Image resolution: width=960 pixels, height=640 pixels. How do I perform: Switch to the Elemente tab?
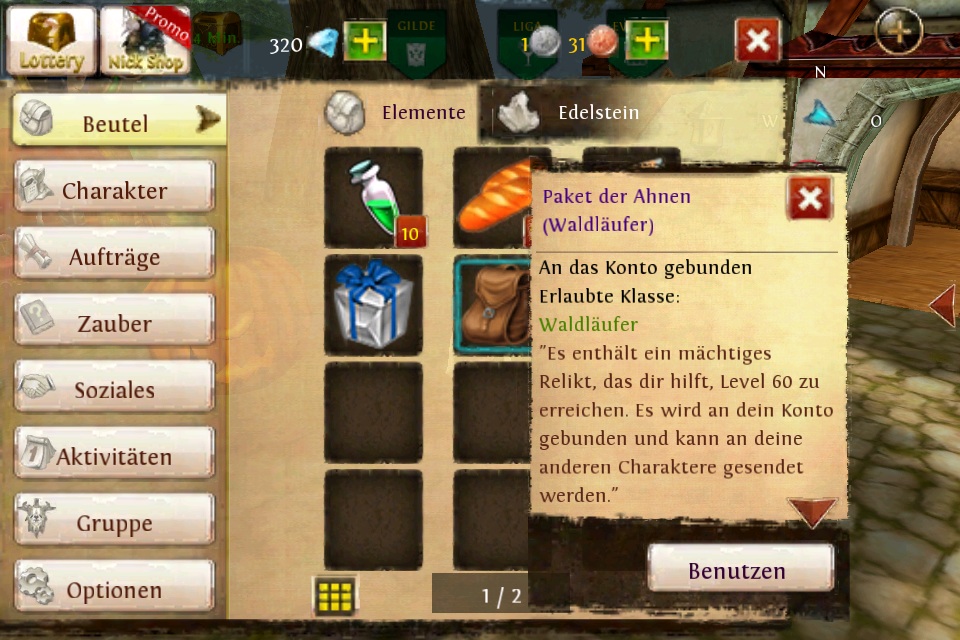point(400,112)
